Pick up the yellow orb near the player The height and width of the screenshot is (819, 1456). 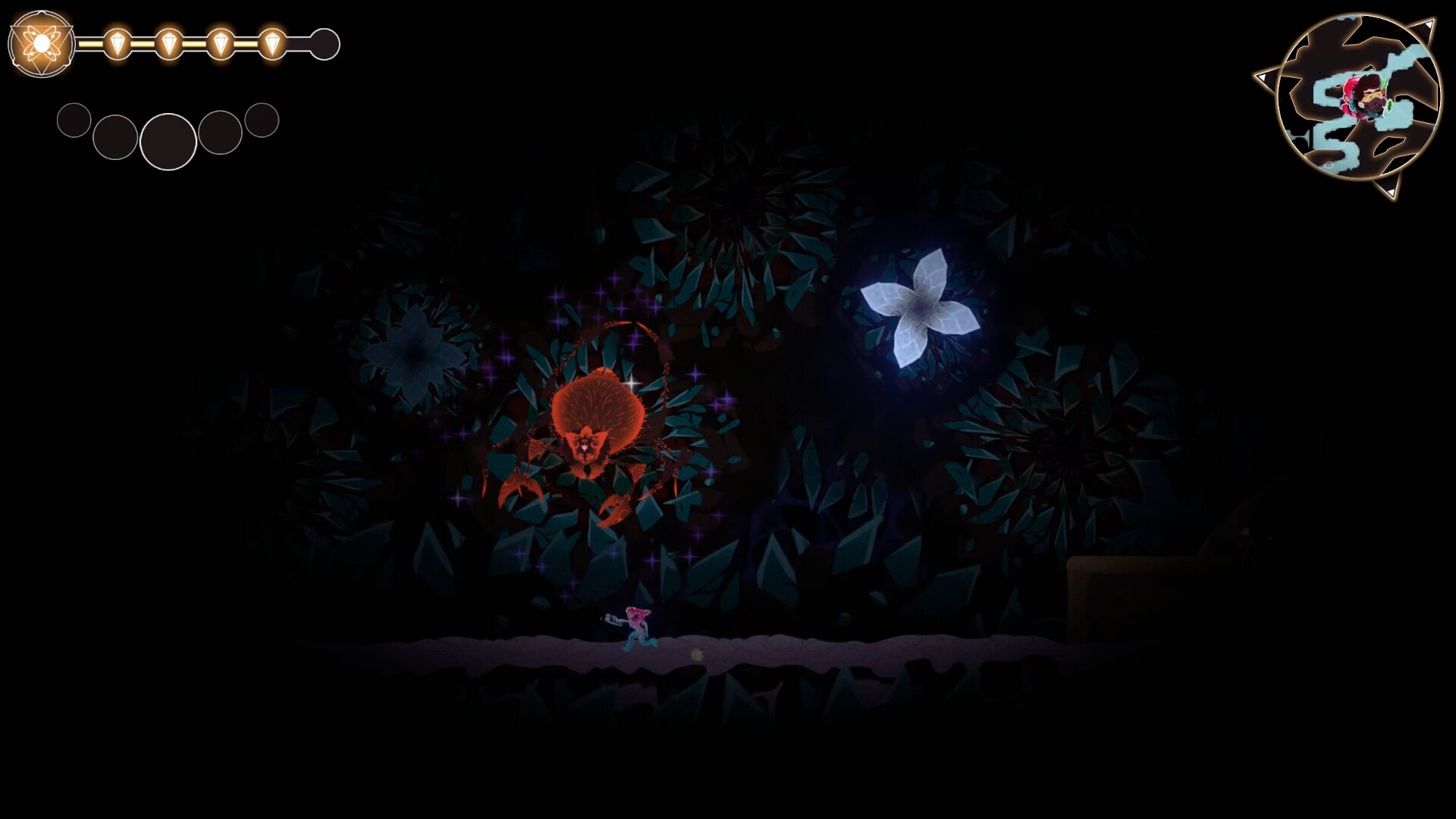(x=697, y=654)
